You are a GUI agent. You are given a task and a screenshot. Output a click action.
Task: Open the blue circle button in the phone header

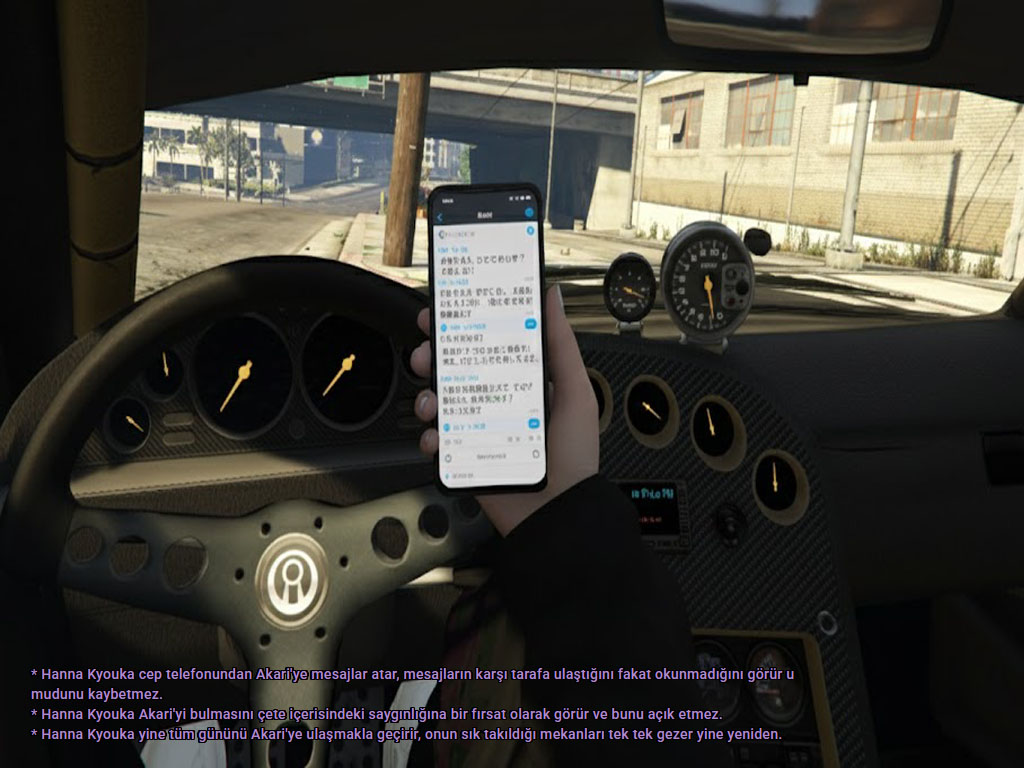529,213
